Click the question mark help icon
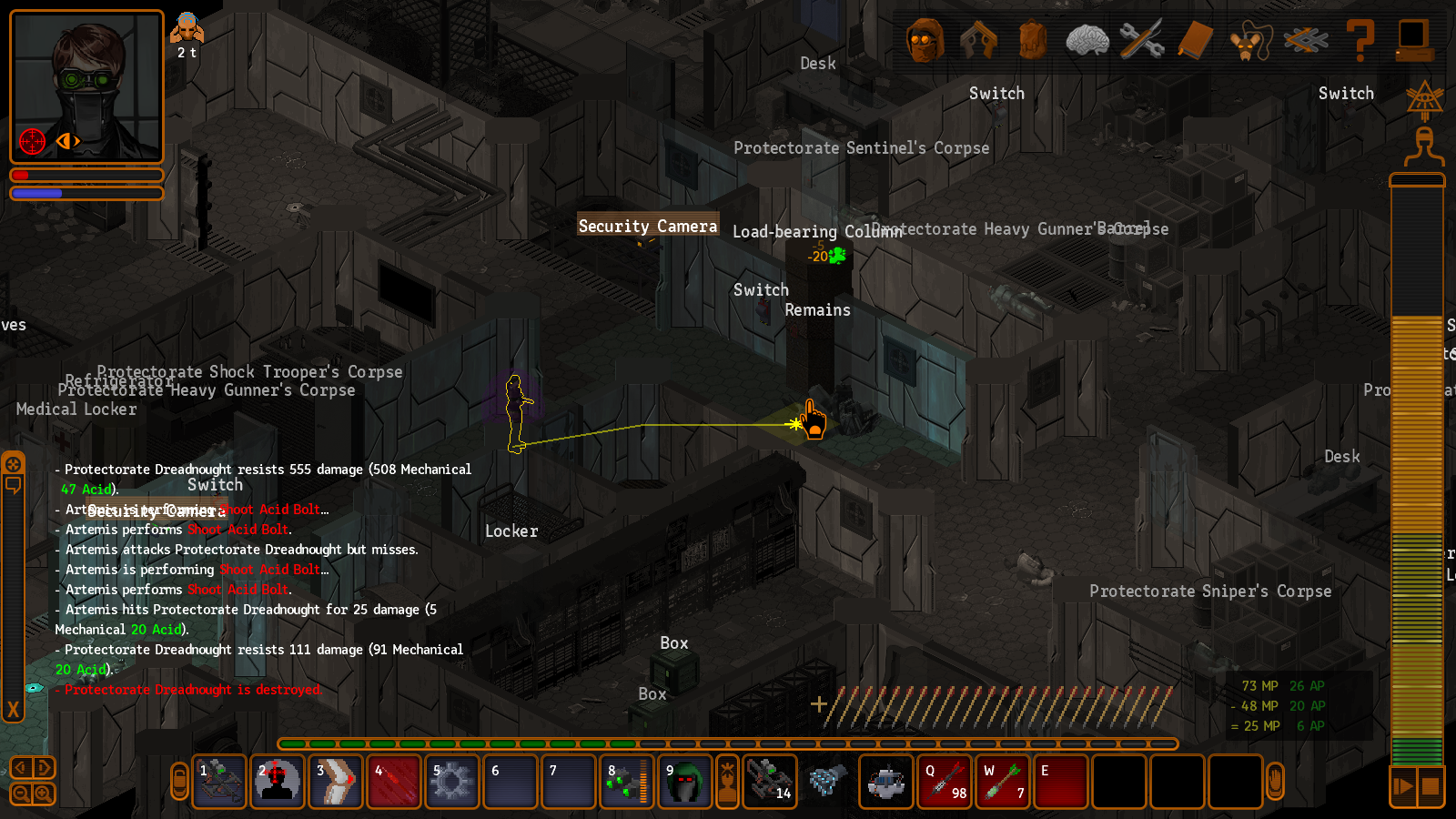Screen dimensions: 1456x819 [1360, 40]
